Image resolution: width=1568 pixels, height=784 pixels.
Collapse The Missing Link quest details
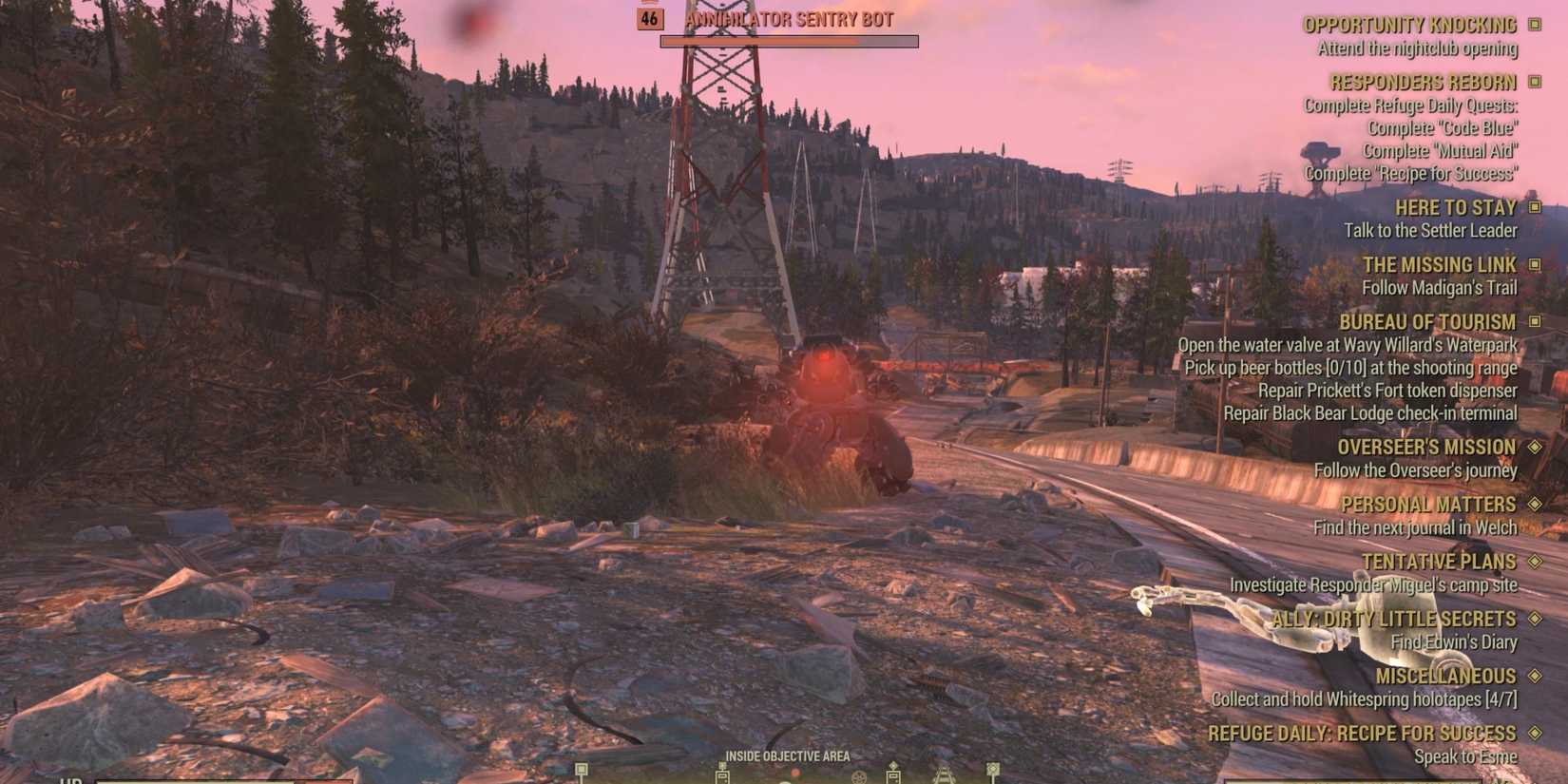pyautogui.click(x=1533, y=265)
